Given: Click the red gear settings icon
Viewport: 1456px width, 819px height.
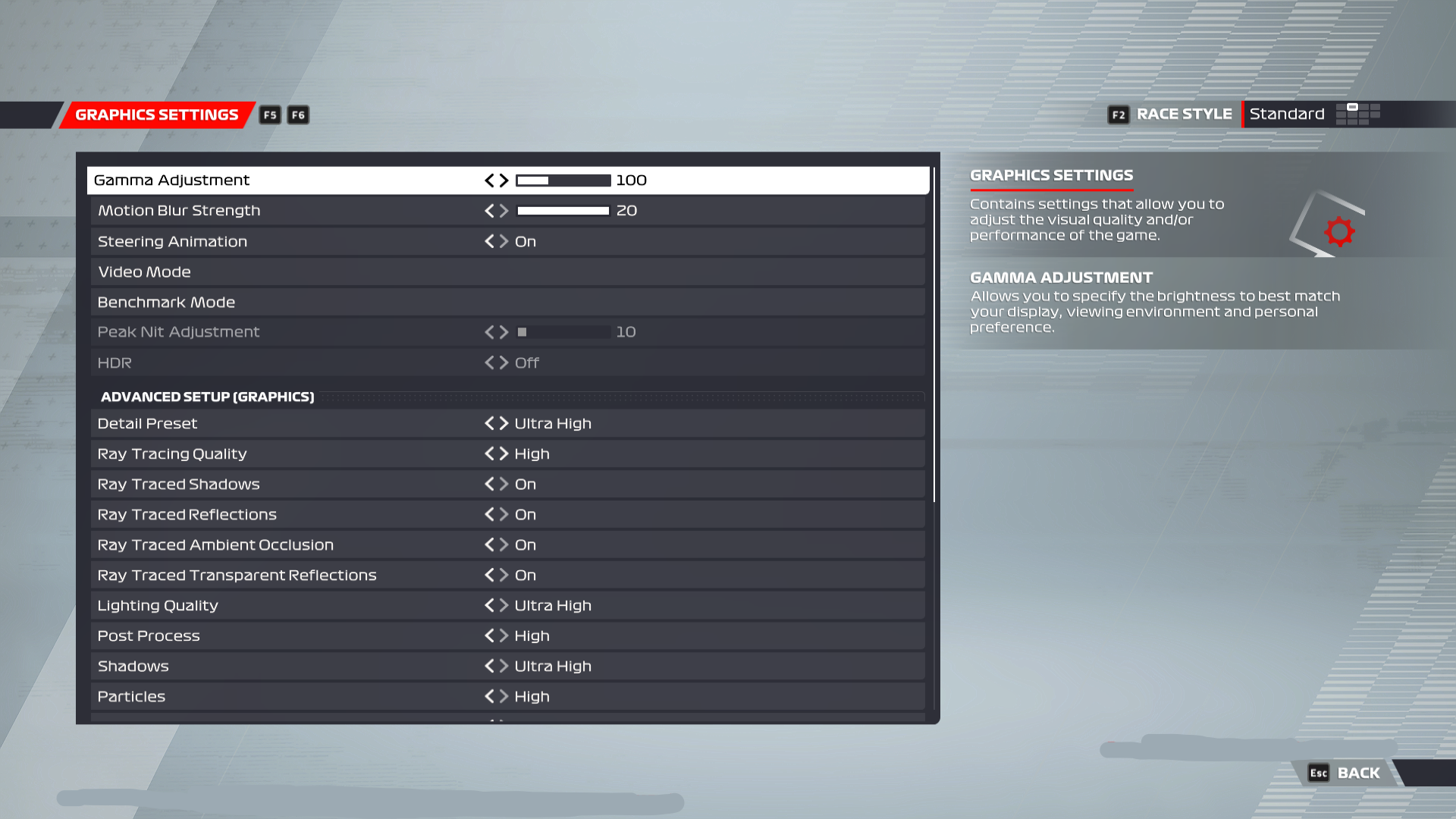Looking at the screenshot, I should coord(1339,231).
